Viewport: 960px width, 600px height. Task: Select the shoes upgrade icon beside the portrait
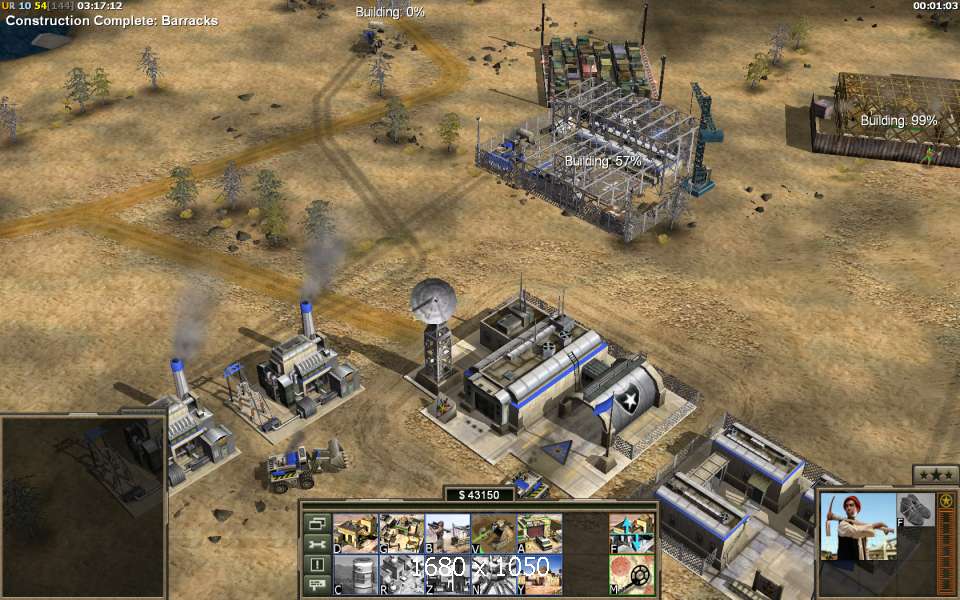point(914,509)
